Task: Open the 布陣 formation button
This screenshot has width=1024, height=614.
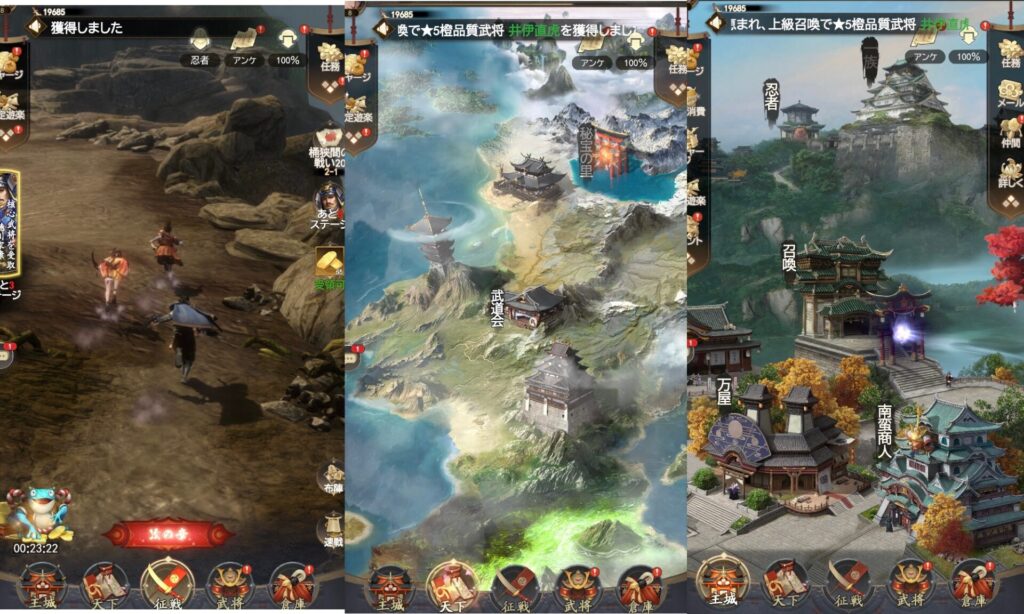Action: (x=331, y=478)
